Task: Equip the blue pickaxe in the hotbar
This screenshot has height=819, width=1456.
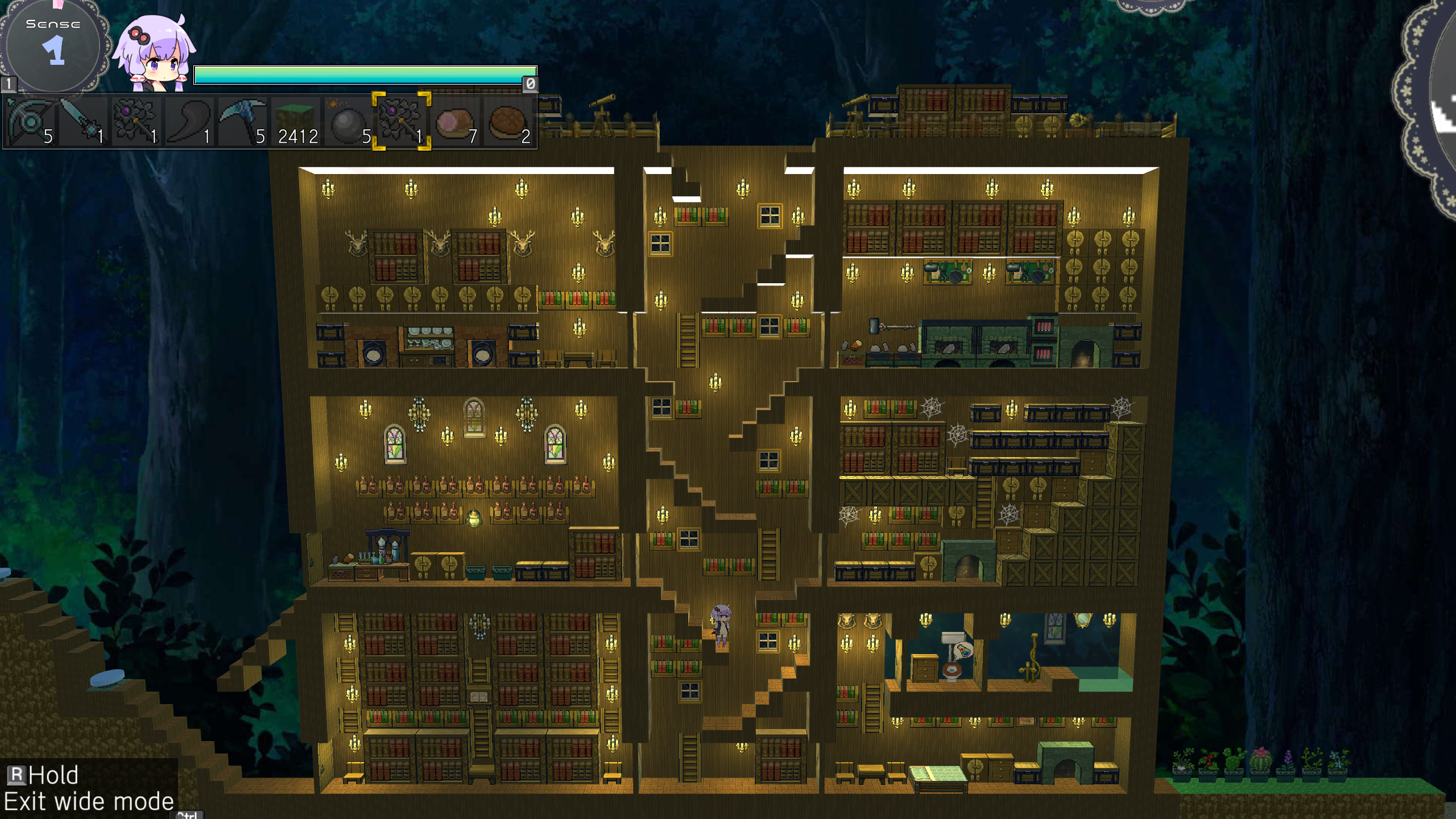Action: point(242,122)
